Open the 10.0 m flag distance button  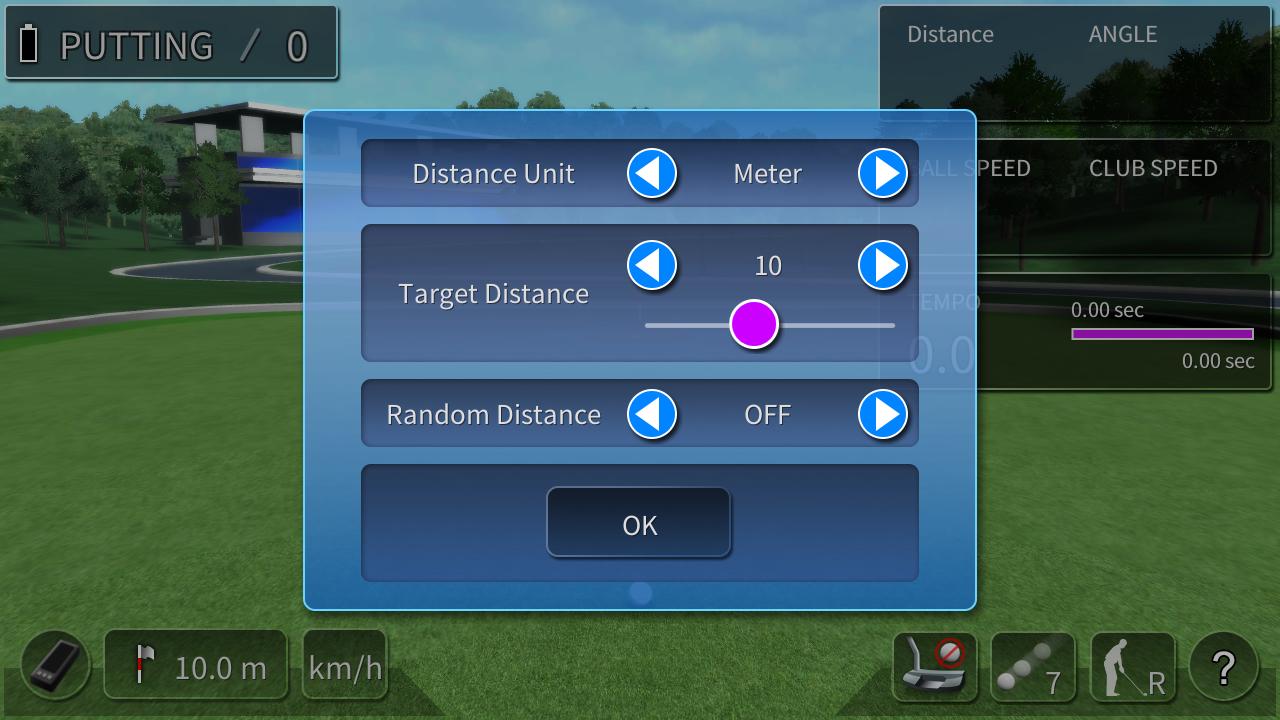tap(196, 666)
